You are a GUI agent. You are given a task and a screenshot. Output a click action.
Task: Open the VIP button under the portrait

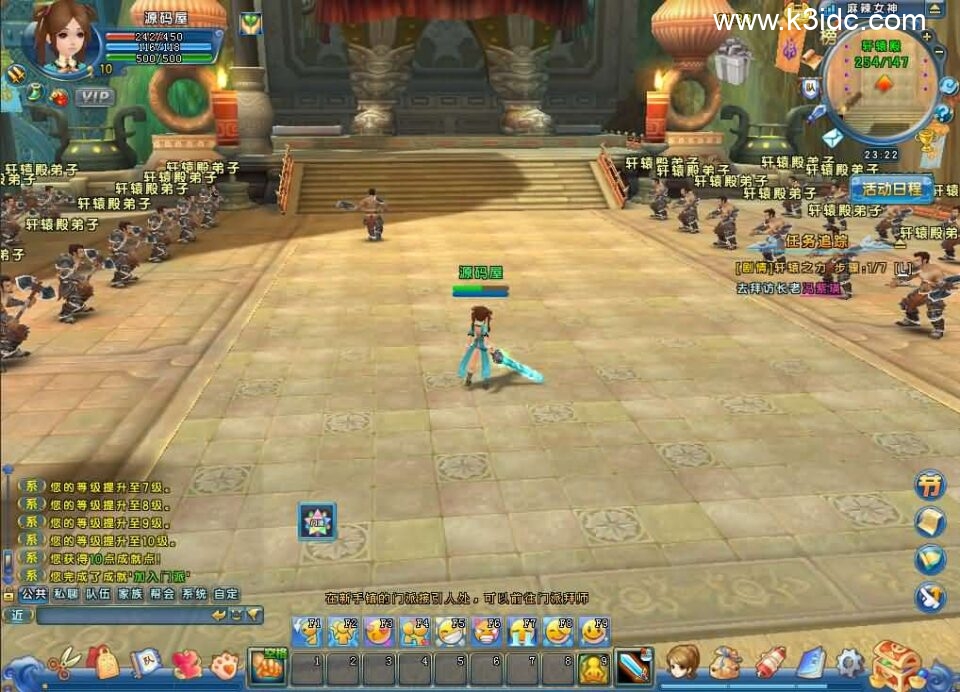pos(95,97)
